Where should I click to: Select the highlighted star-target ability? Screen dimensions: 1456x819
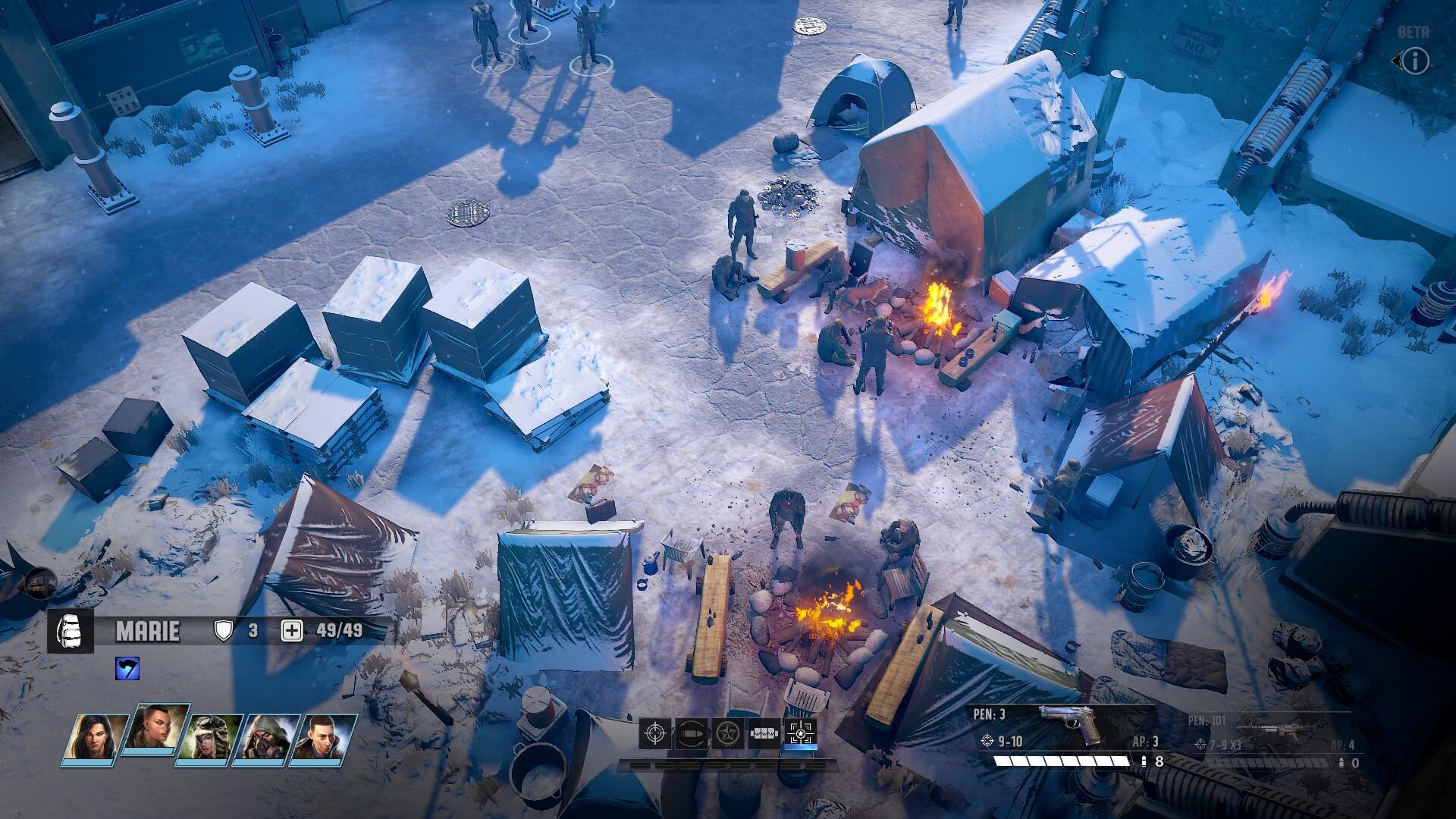pyautogui.click(x=800, y=733)
